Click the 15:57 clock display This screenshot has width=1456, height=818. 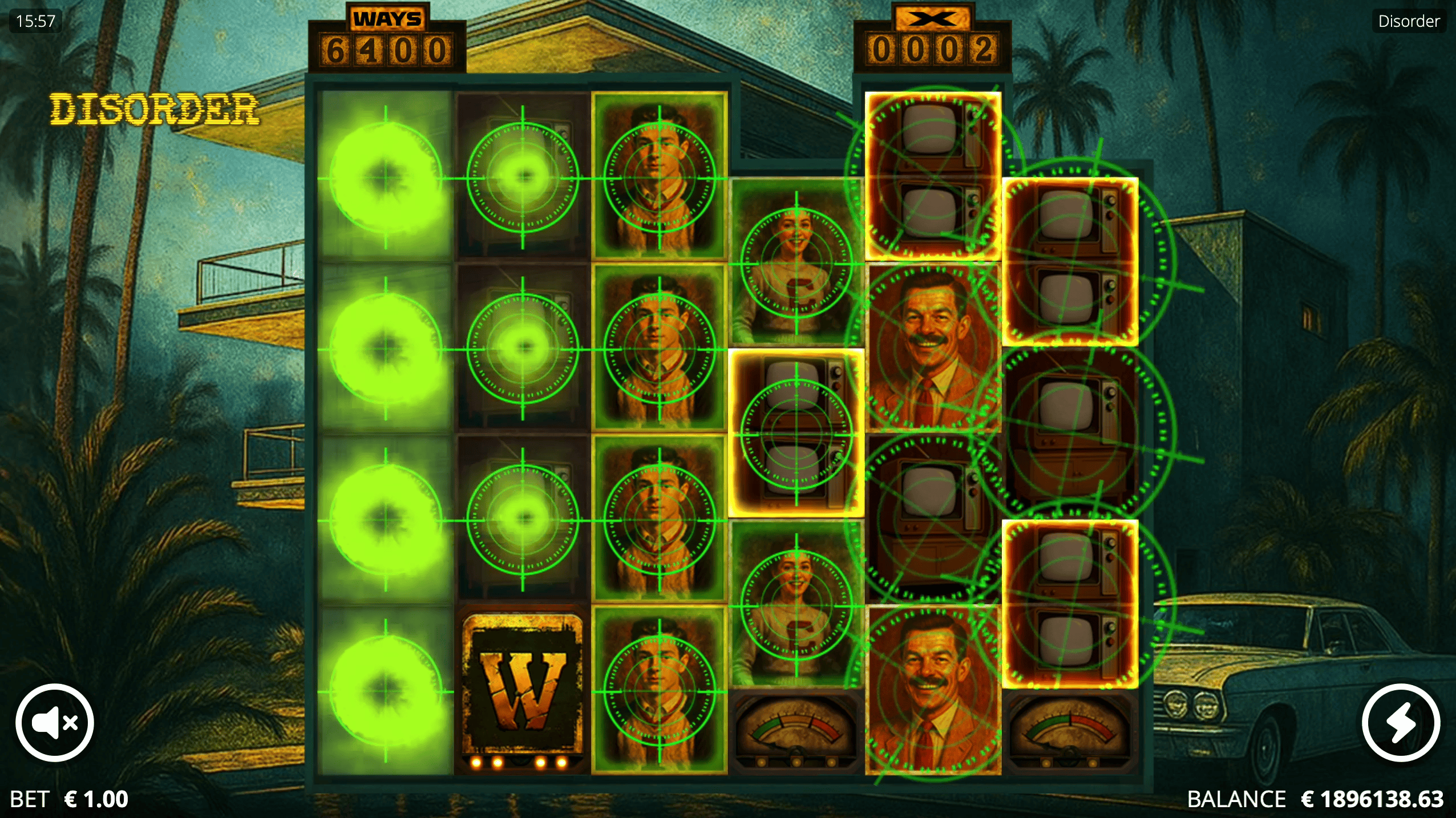coord(36,21)
